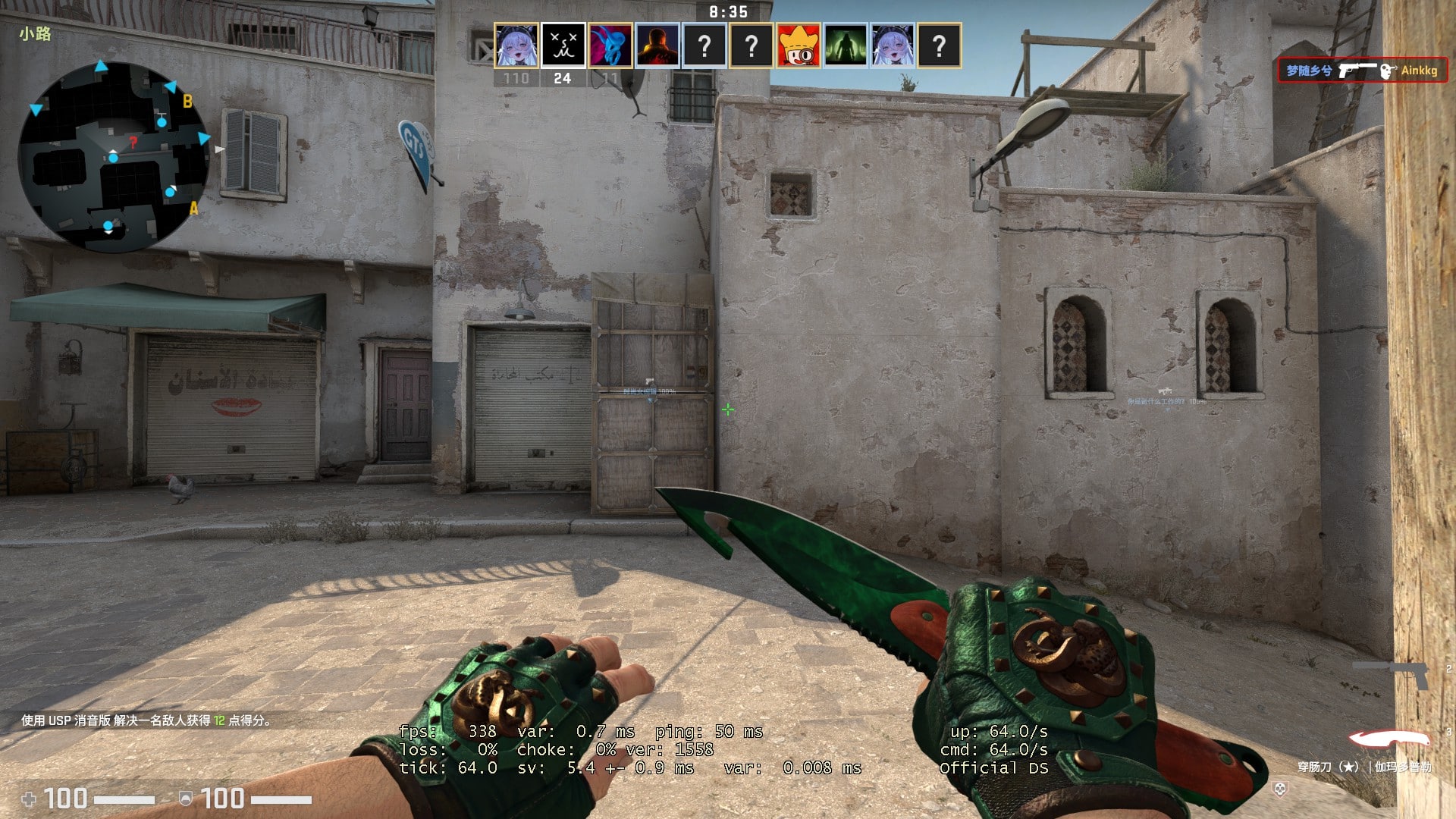
Task: Select the green hooded figure avatar
Action: click(x=846, y=45)
